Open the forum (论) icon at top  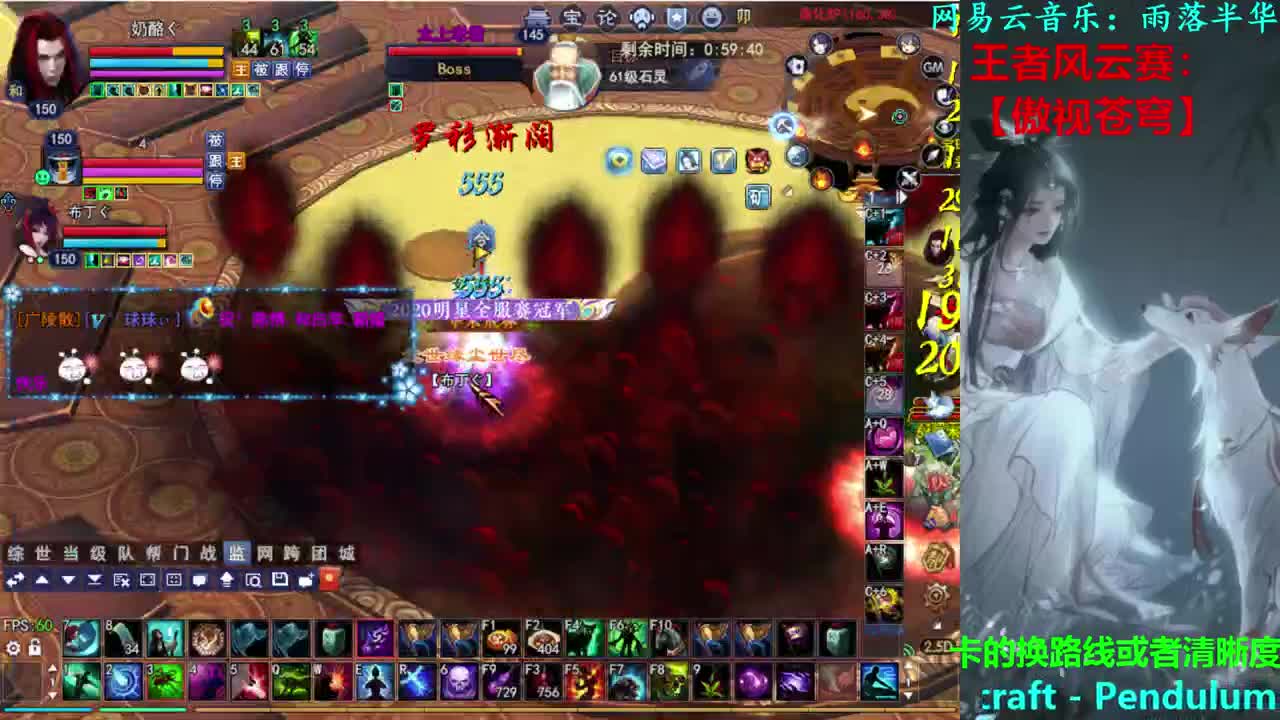click(x=607, y=18)
